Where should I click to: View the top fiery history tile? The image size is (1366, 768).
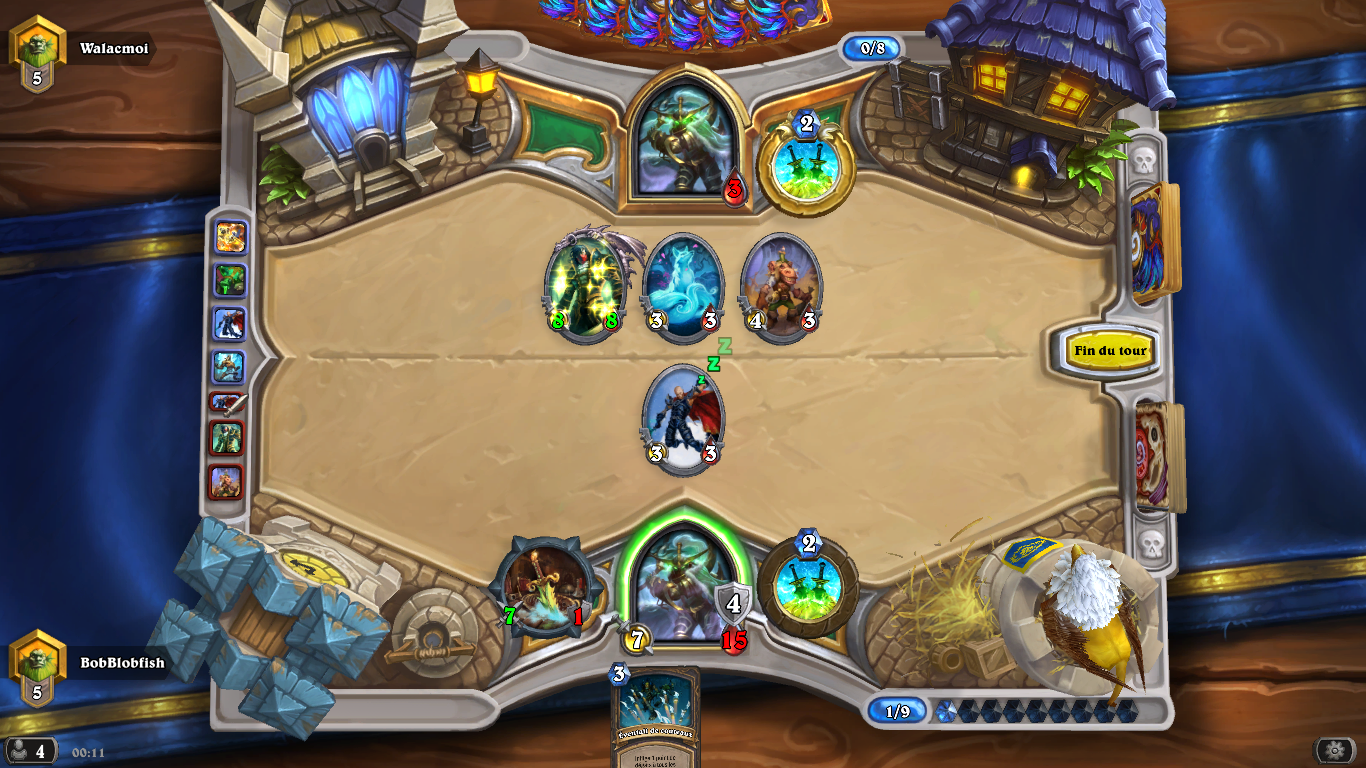pos(230,237)
